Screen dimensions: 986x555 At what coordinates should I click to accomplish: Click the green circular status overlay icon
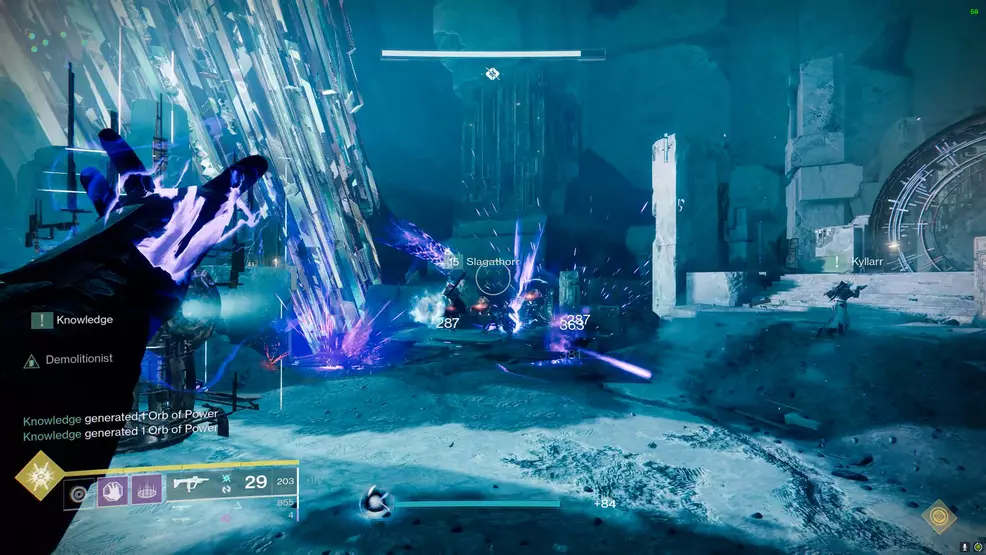point(976,547)
